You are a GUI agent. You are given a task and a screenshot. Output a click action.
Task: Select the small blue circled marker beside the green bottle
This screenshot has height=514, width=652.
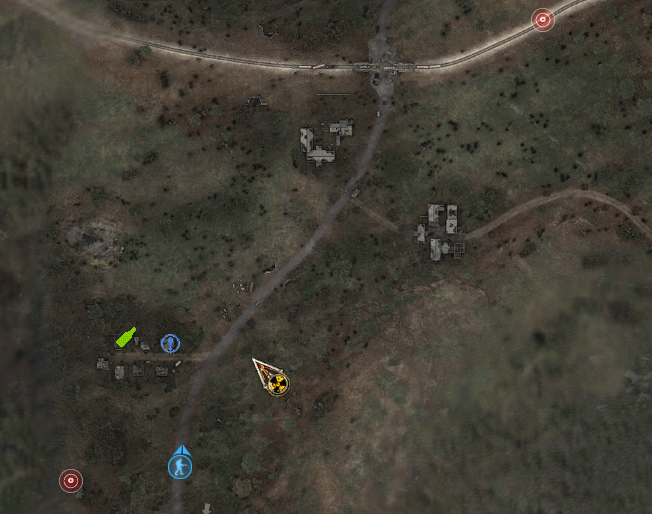pos(170,343)
